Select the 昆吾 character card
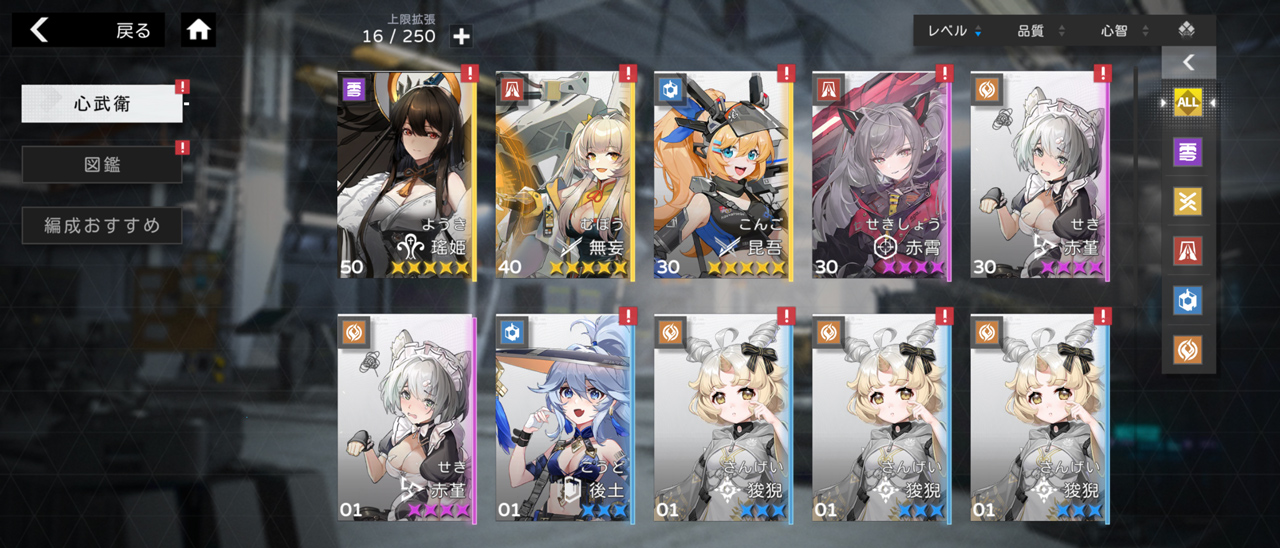This screenshot has height=548, width=1280. point(722,175)
